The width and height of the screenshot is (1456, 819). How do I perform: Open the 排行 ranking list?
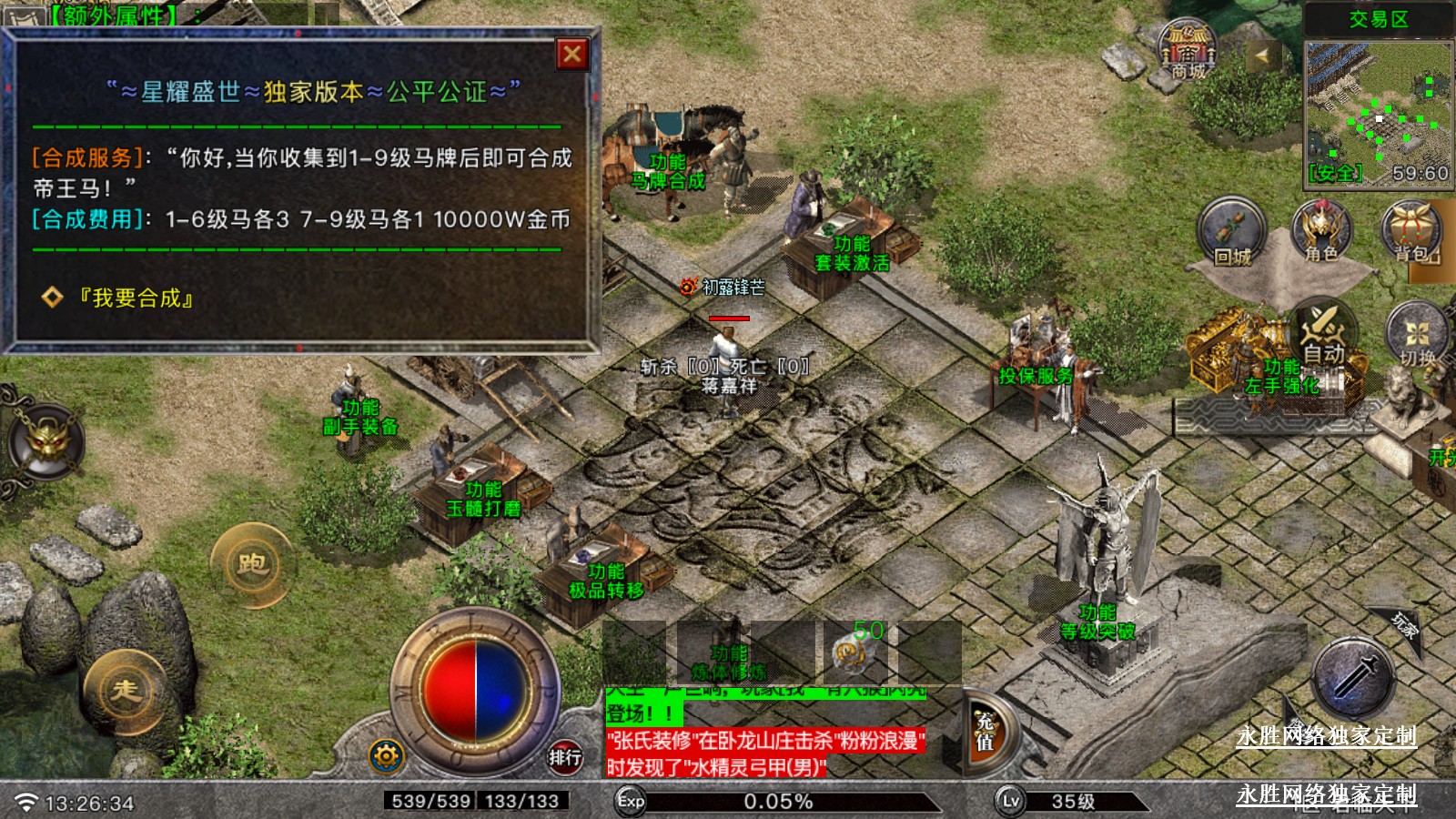pos(564,756)
